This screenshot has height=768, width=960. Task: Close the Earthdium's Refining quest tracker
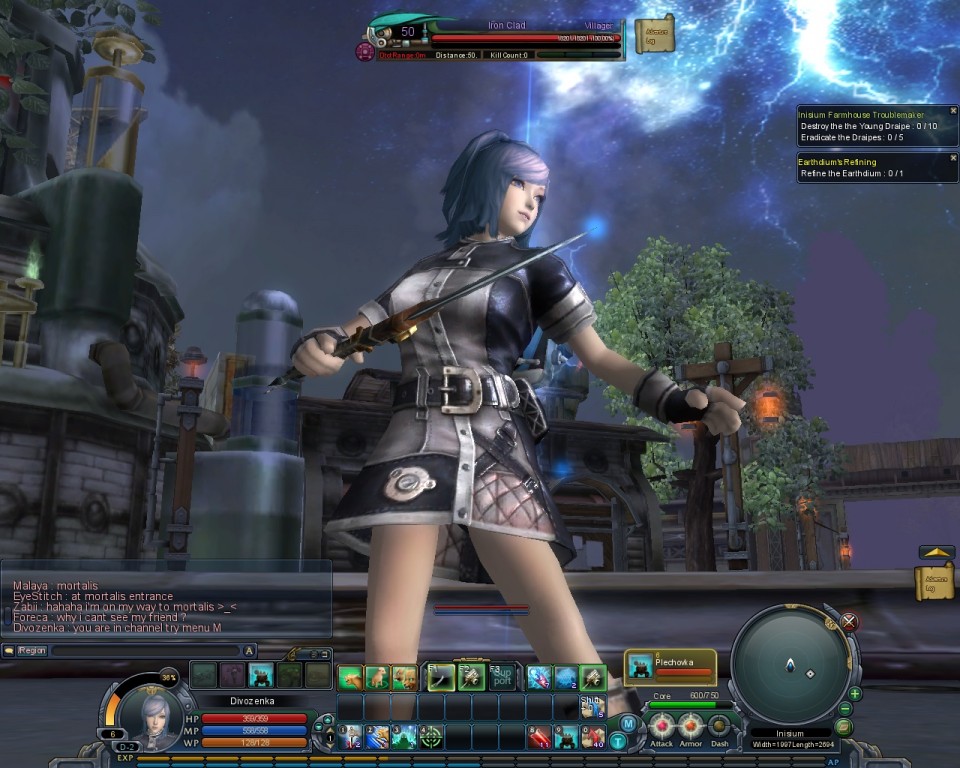(x=953, y=158)
